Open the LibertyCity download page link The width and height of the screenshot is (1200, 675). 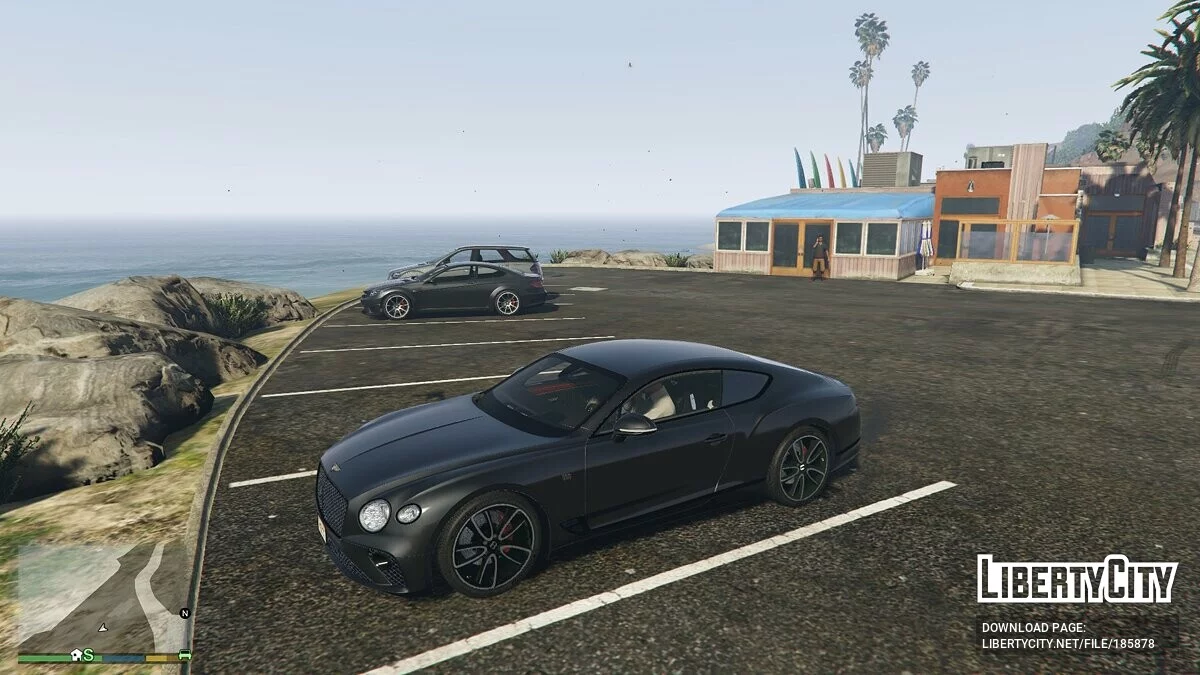1068,643
